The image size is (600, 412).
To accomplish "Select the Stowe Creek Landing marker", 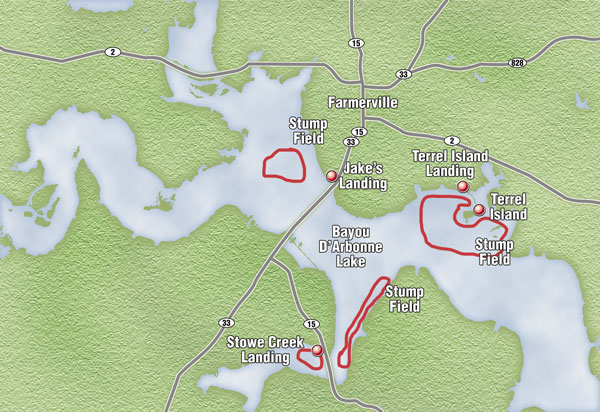I will coord(317,350).
